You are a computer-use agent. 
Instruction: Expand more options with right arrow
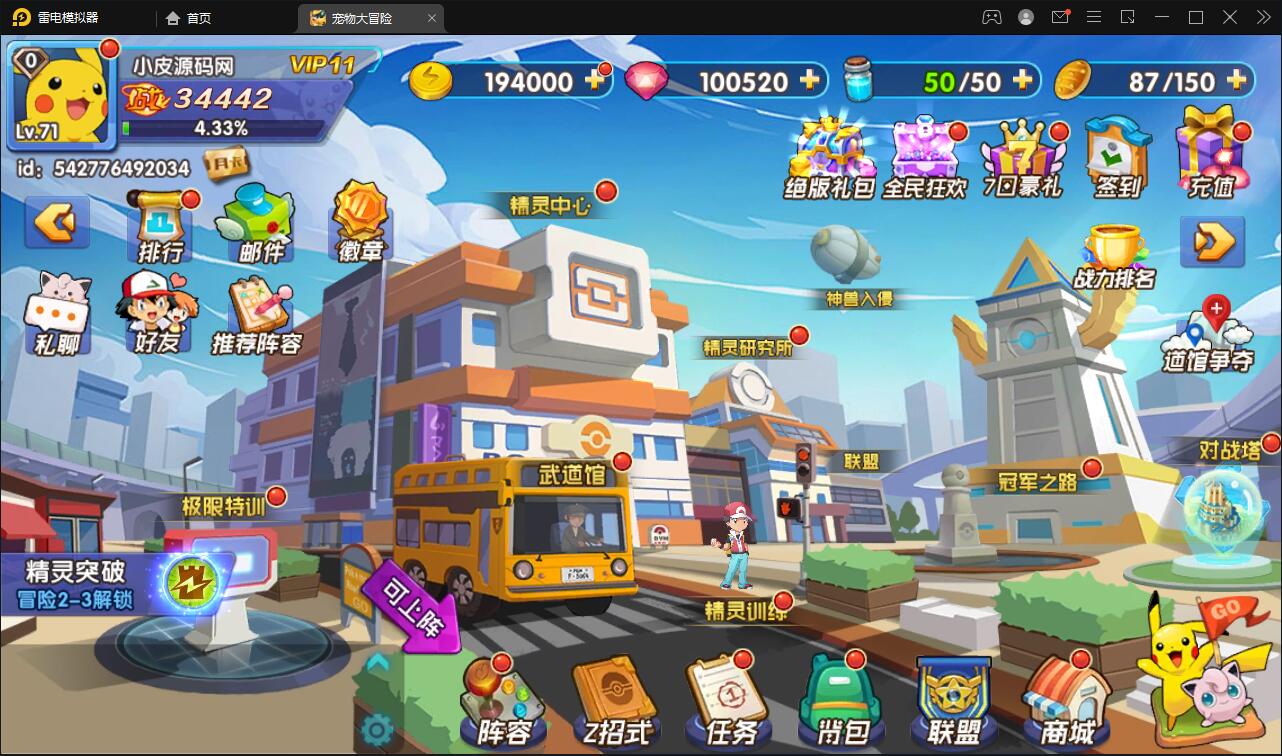pyautogui.click(x=1212, y=242)
